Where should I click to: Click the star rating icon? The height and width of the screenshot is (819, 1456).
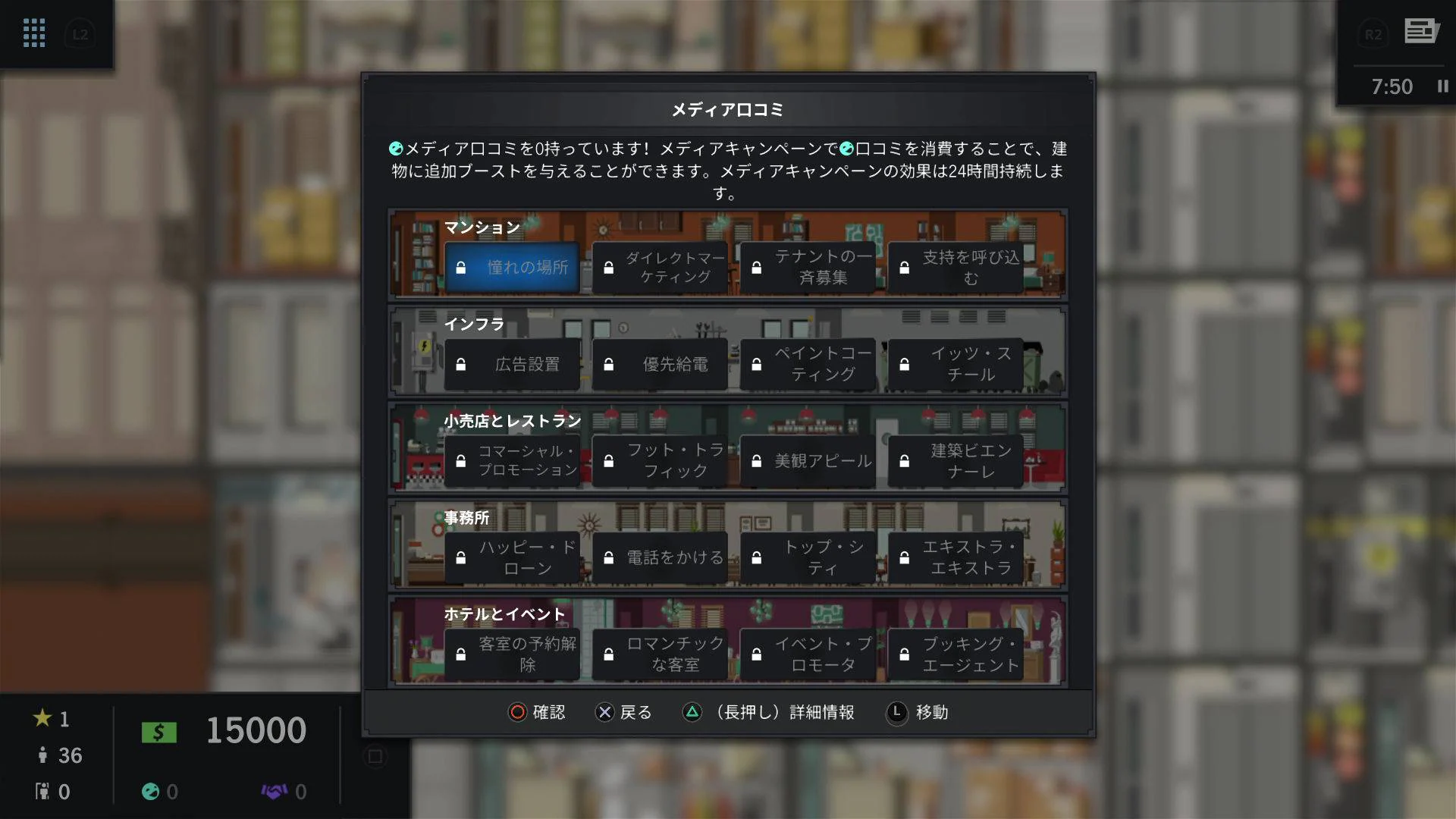click(x=45, y=718)
